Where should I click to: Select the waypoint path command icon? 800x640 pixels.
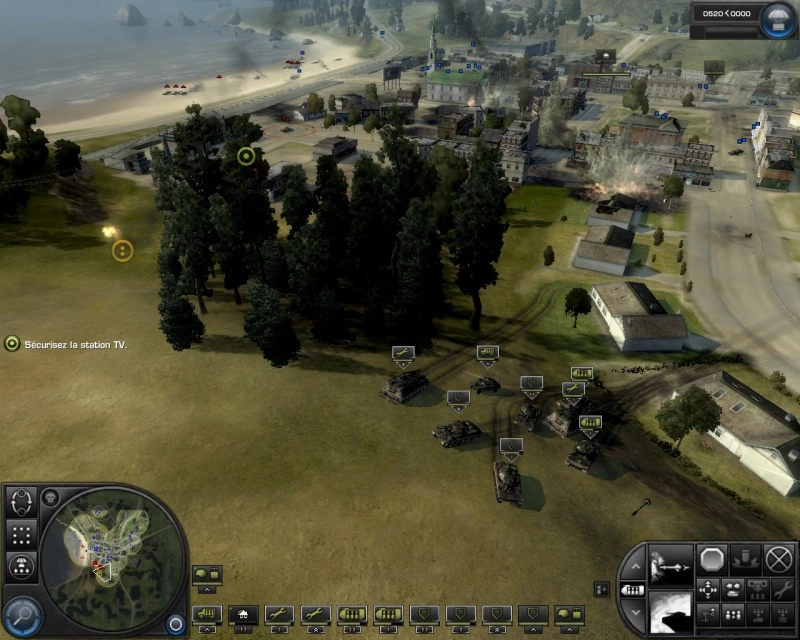tap(708, 613)
